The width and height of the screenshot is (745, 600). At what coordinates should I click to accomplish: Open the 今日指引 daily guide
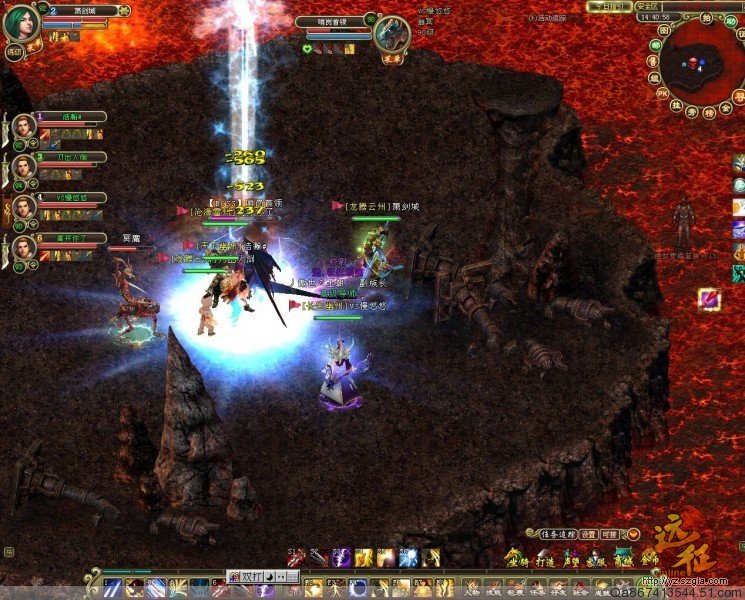[607, 6]
